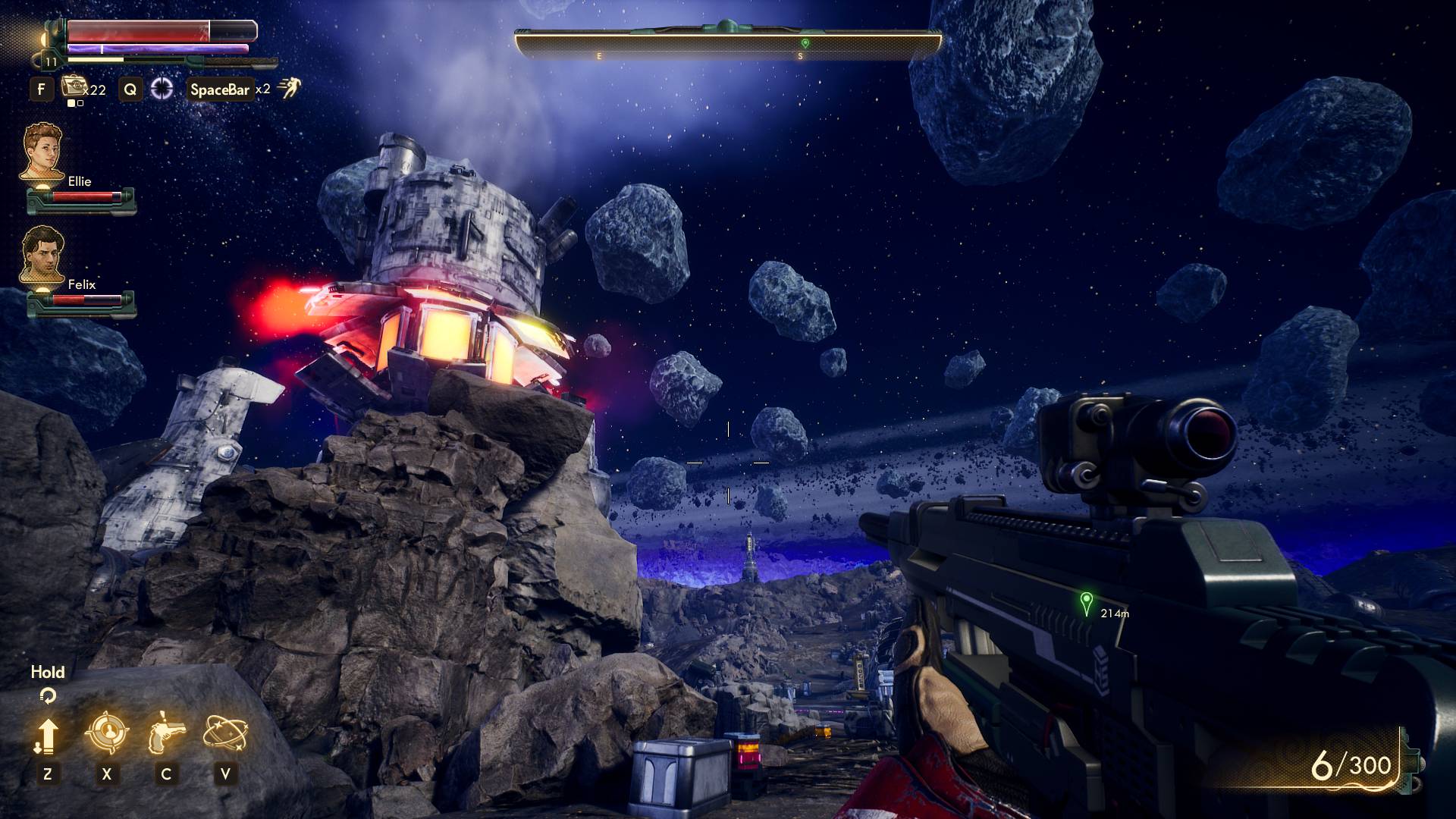
Task: Activate the tactical time dilation crosshair icon
Action: tap(162, 89)
